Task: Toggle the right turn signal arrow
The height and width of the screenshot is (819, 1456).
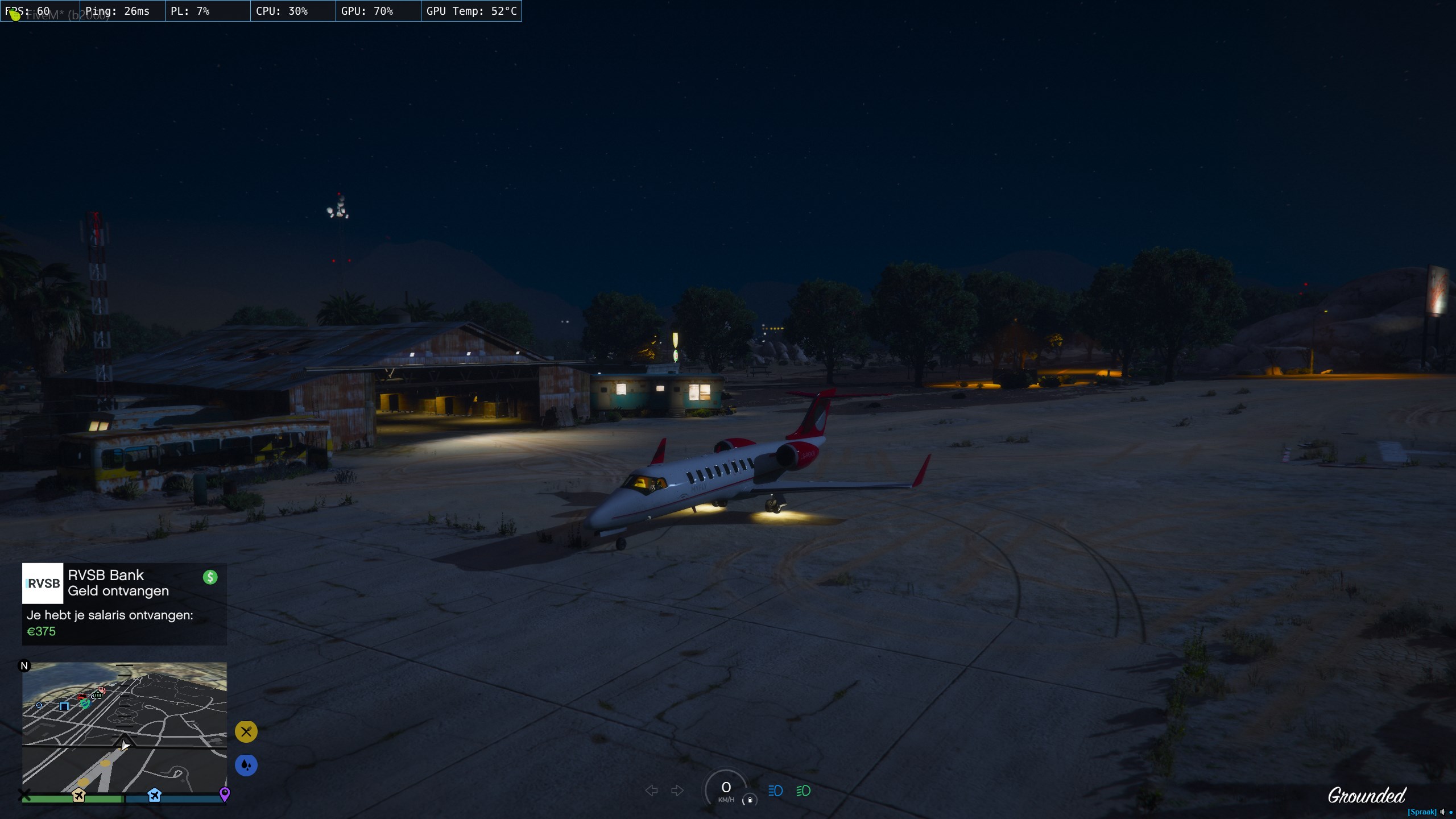Action: coord(677,791)
